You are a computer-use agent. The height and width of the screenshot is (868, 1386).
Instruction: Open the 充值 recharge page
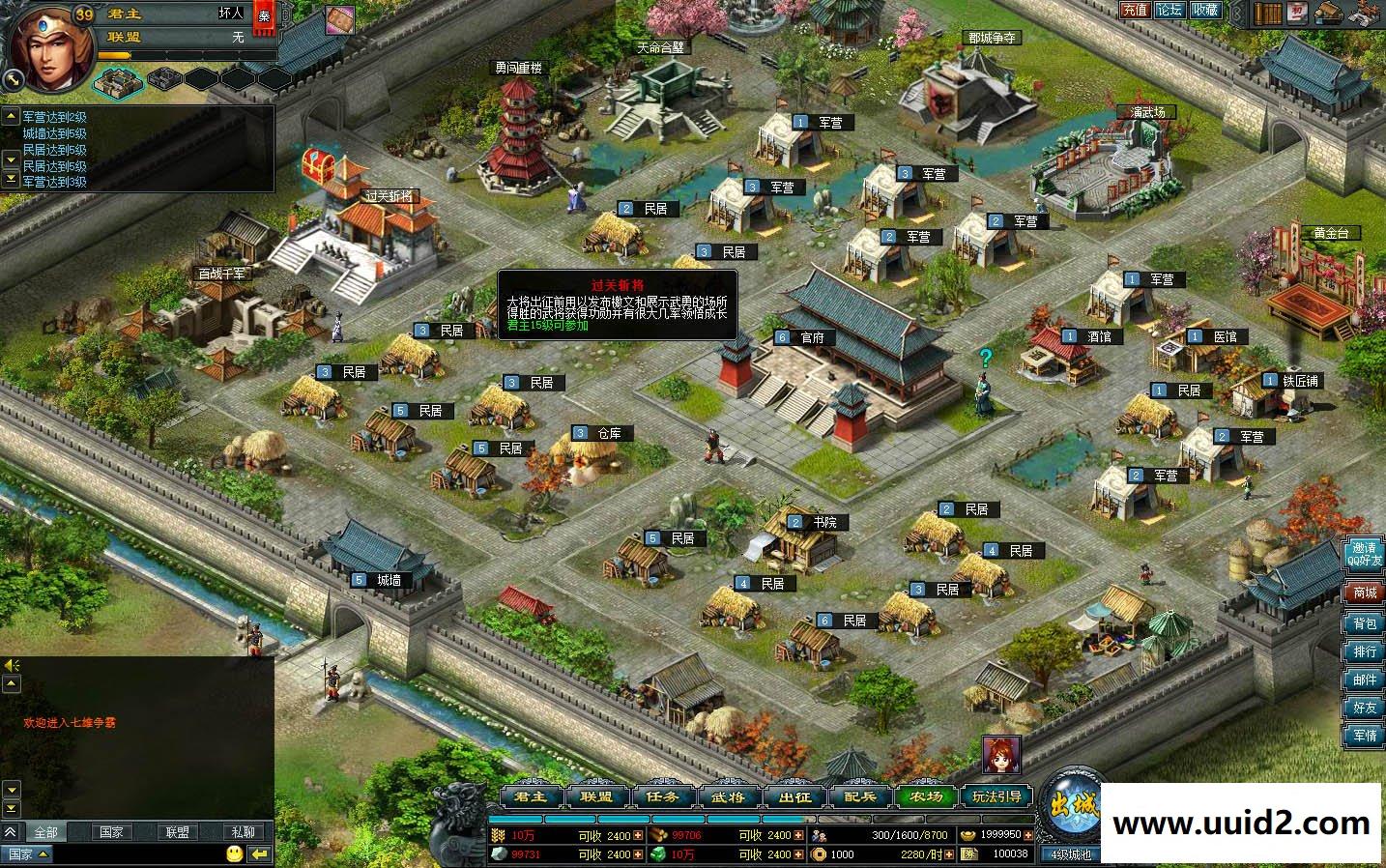click(x=1135, y=10)
